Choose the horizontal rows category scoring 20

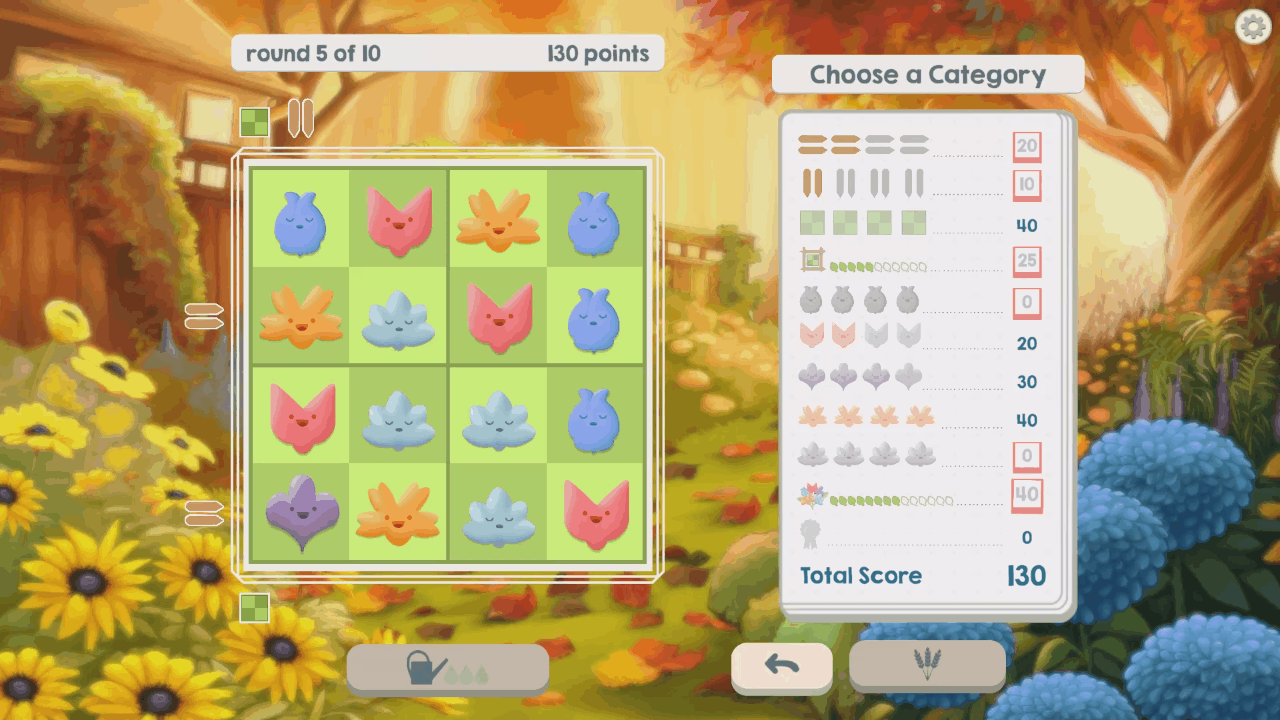click(x=1027, y=147)
